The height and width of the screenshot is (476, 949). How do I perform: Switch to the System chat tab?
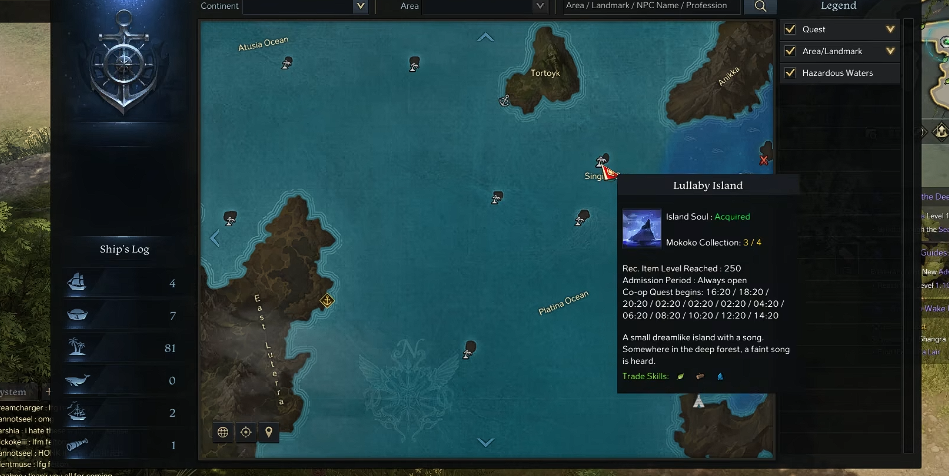(14, 392)
